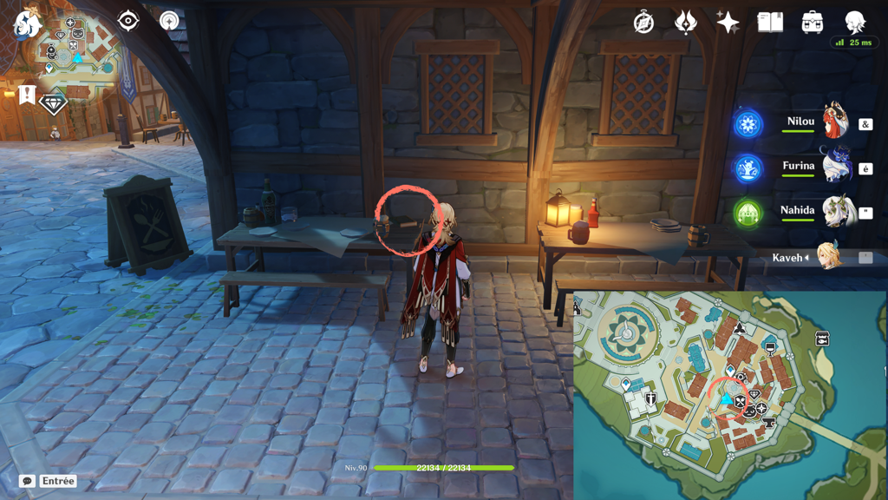Toggle Elemental Sight eye icon
The width and height of the screenshot is (888, 500).
[x=128, y=21]
